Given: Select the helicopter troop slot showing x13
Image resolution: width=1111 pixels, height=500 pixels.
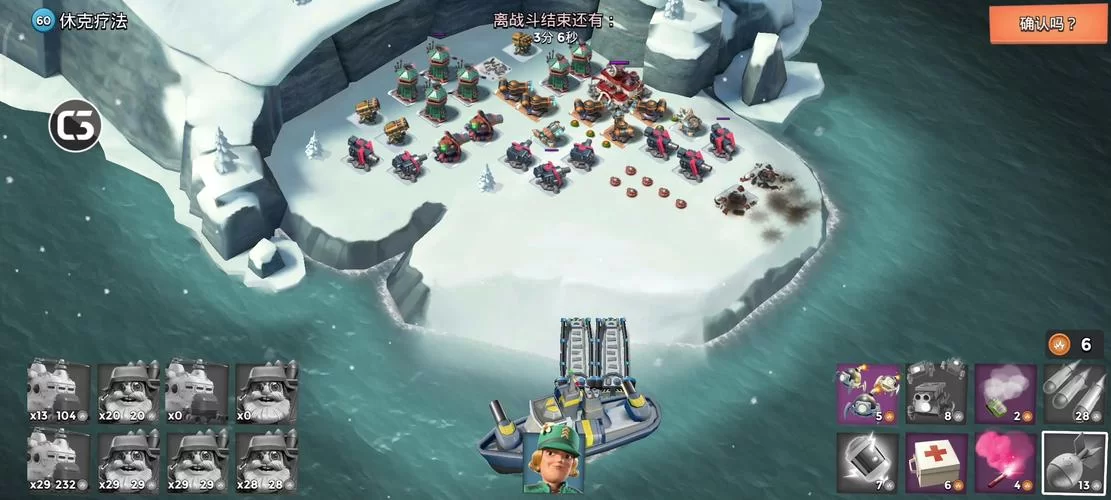Looking at the screenshot, I should (x=59, y=392).
